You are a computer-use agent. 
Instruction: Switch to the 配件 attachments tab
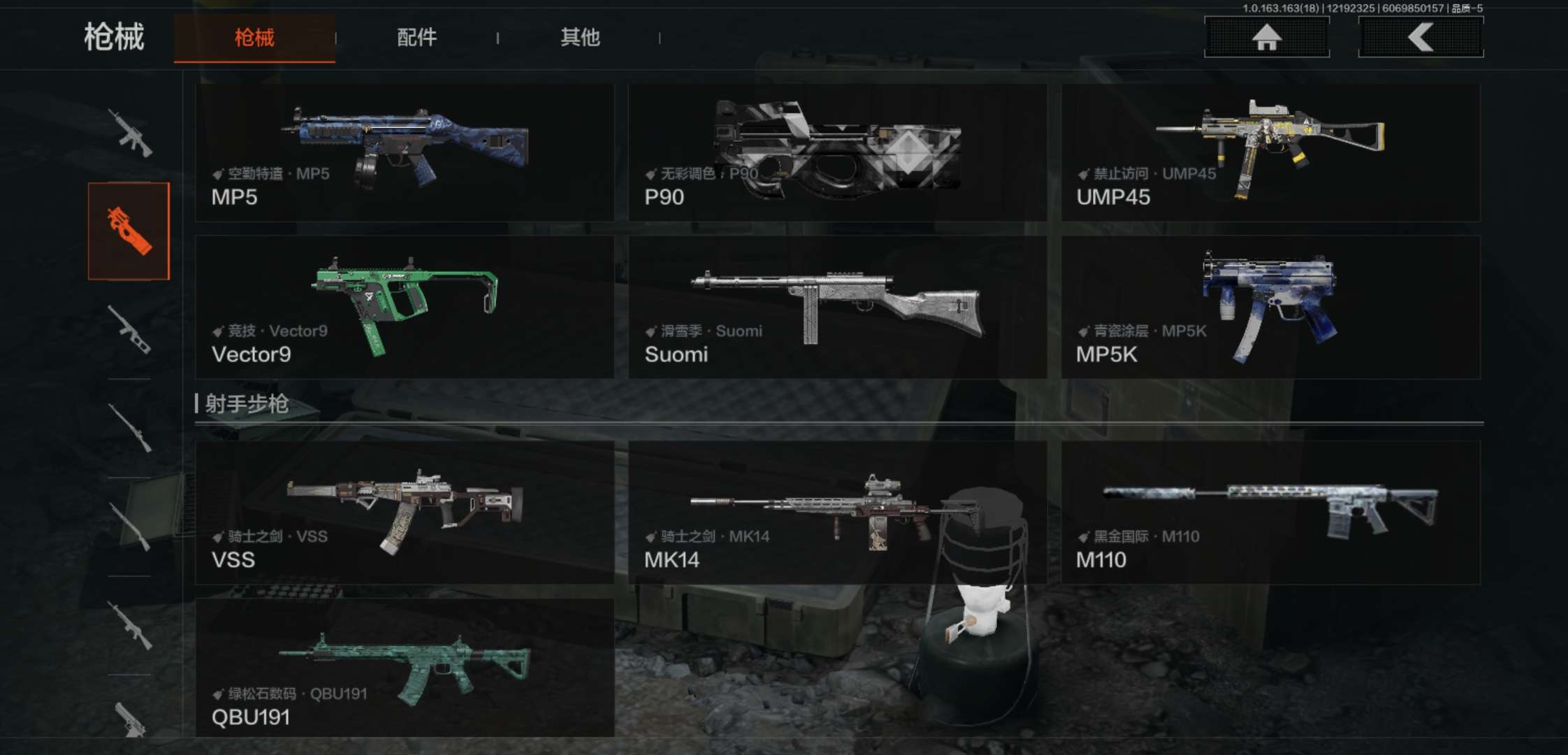tap(416, 37)
